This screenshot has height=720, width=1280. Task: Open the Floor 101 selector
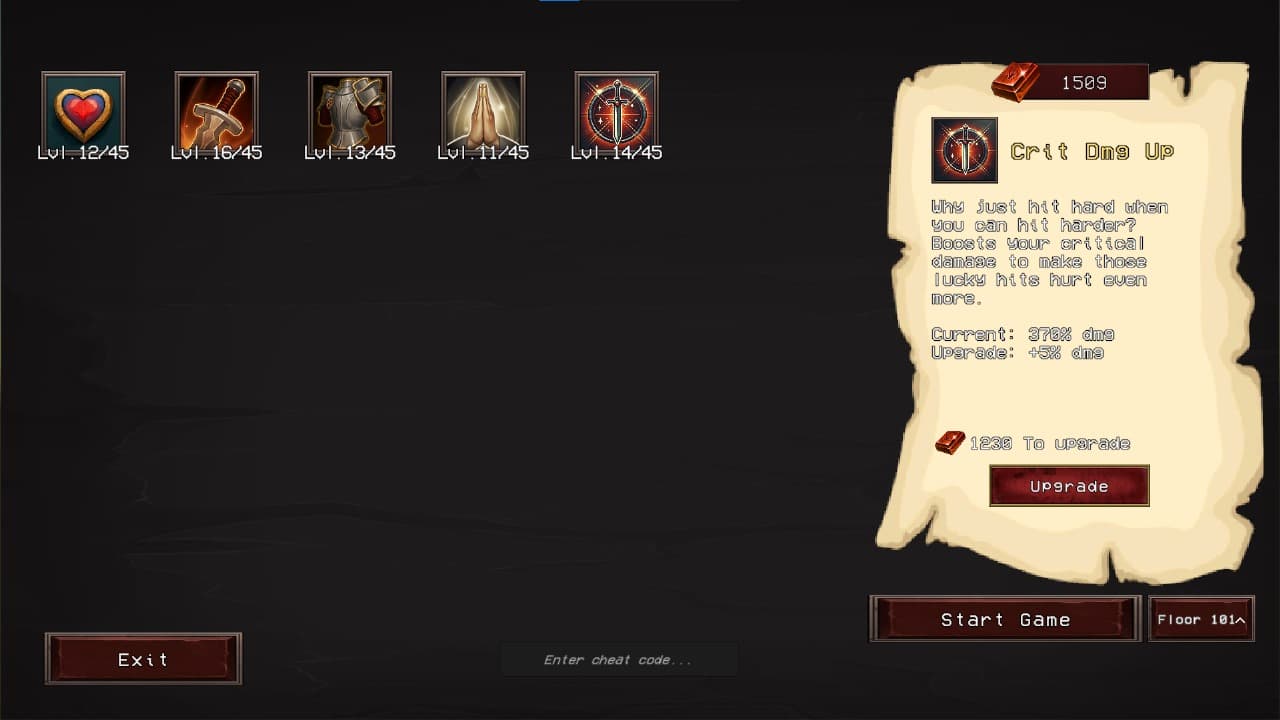(x=1201, y=619)
